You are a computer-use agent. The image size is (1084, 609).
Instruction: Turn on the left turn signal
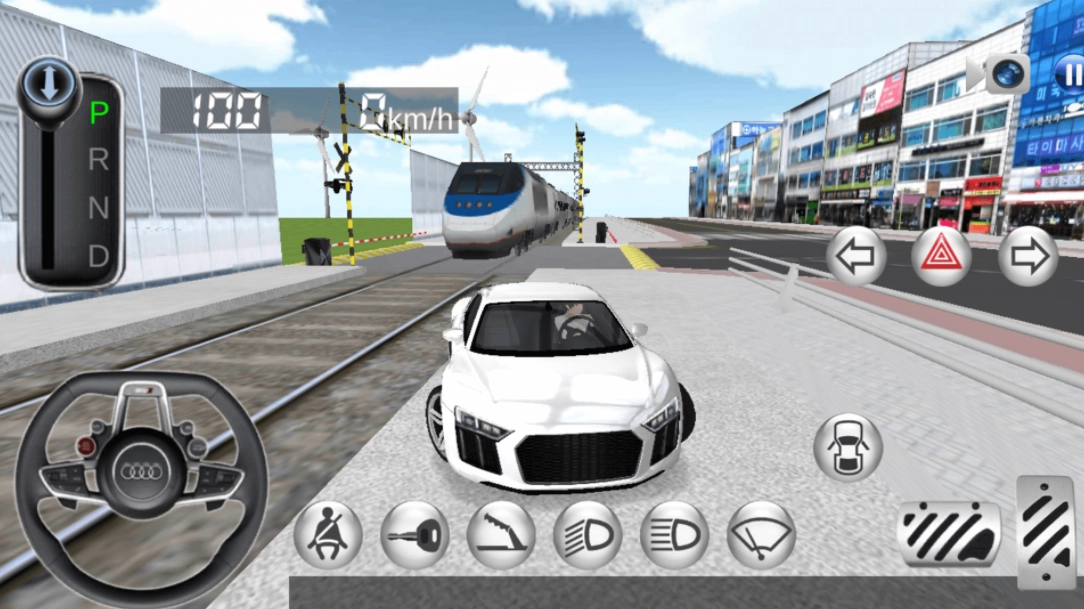pyautogui.click(x=856, y=256)
